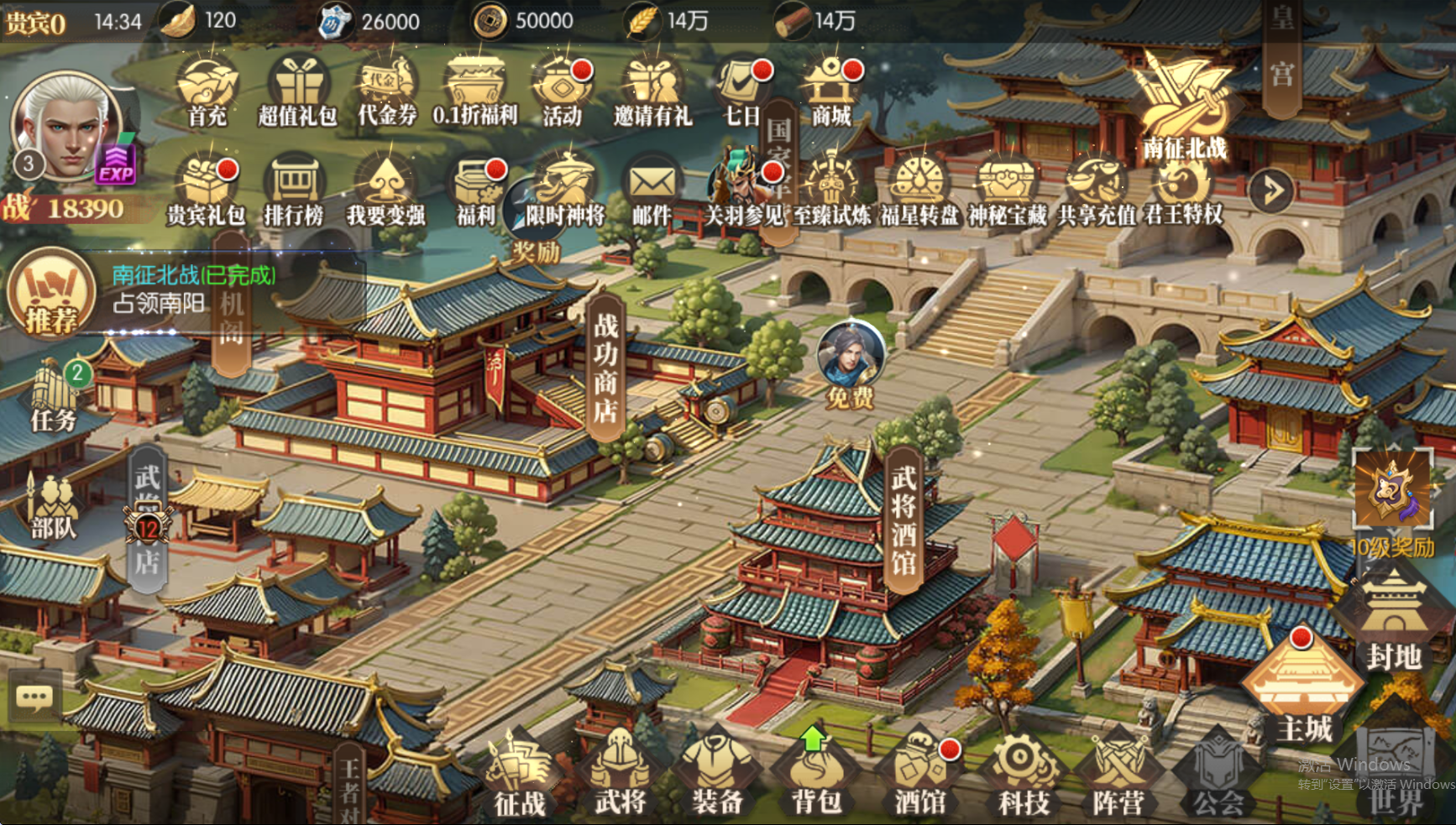
Task: Expand more icons with the arrow button
Action: click(1270, 191)
